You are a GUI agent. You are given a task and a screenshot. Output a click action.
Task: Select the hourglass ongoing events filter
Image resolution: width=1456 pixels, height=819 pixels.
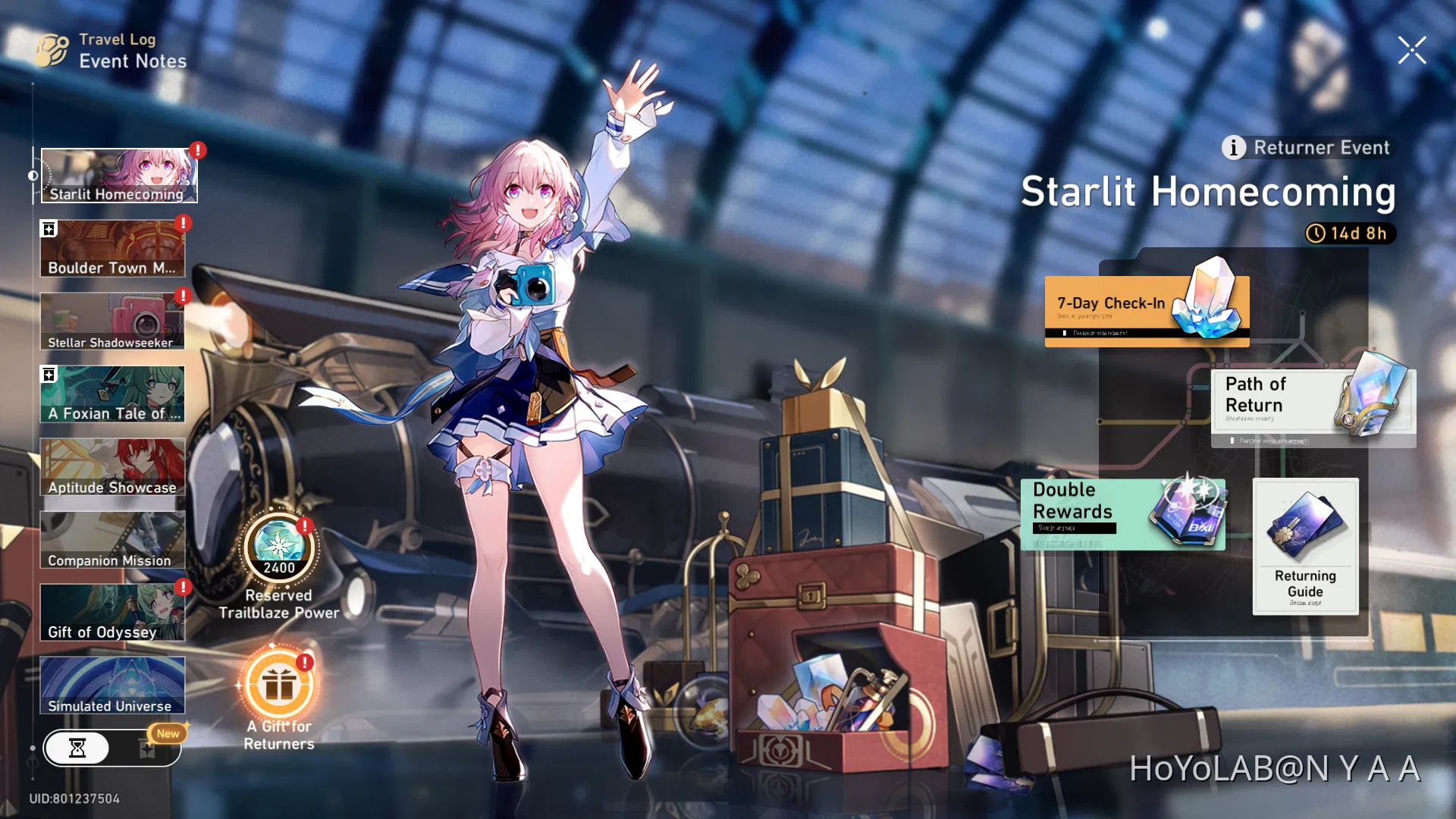tap(78, 748)
